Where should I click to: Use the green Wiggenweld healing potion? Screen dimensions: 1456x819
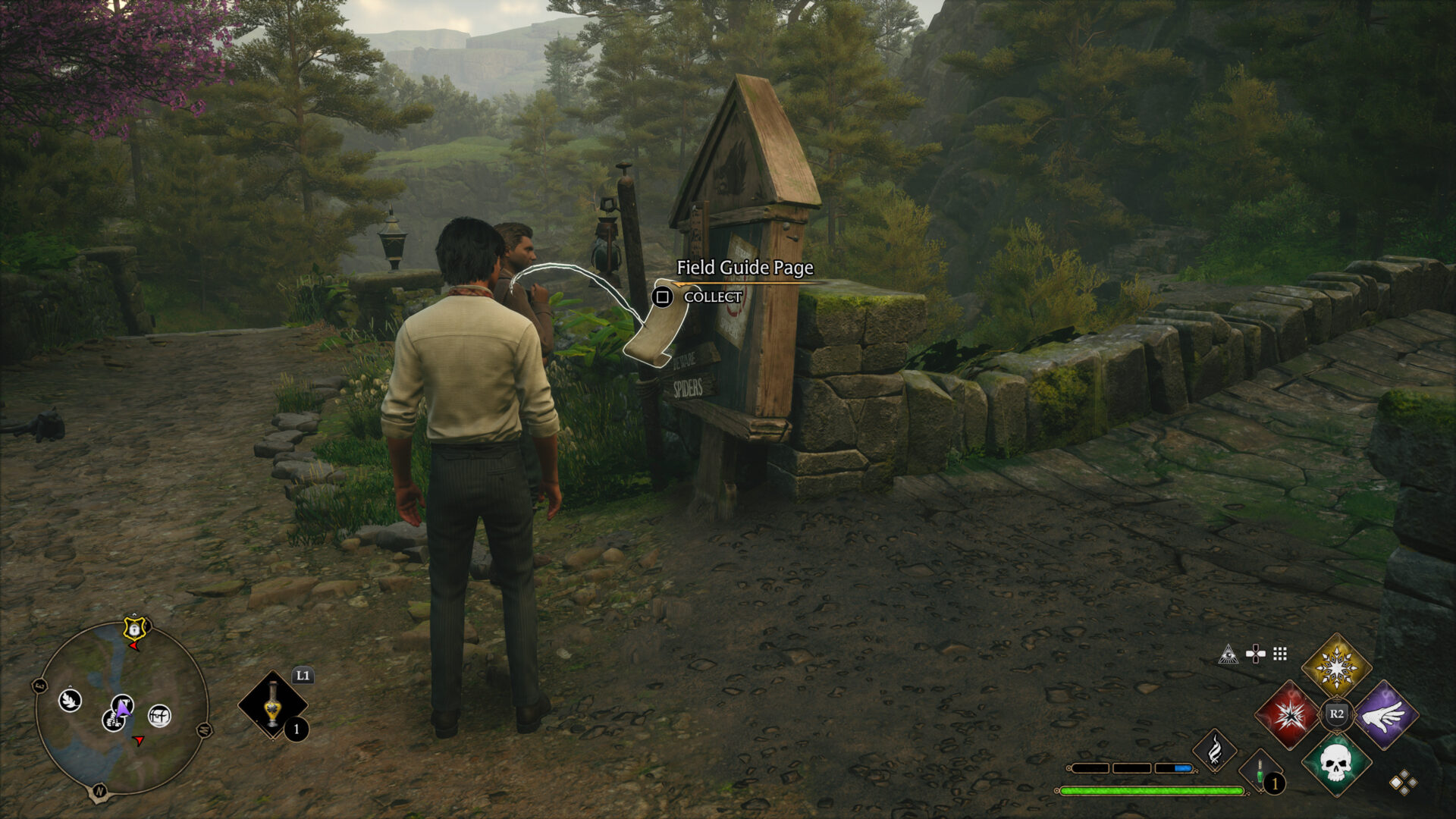1260,773
